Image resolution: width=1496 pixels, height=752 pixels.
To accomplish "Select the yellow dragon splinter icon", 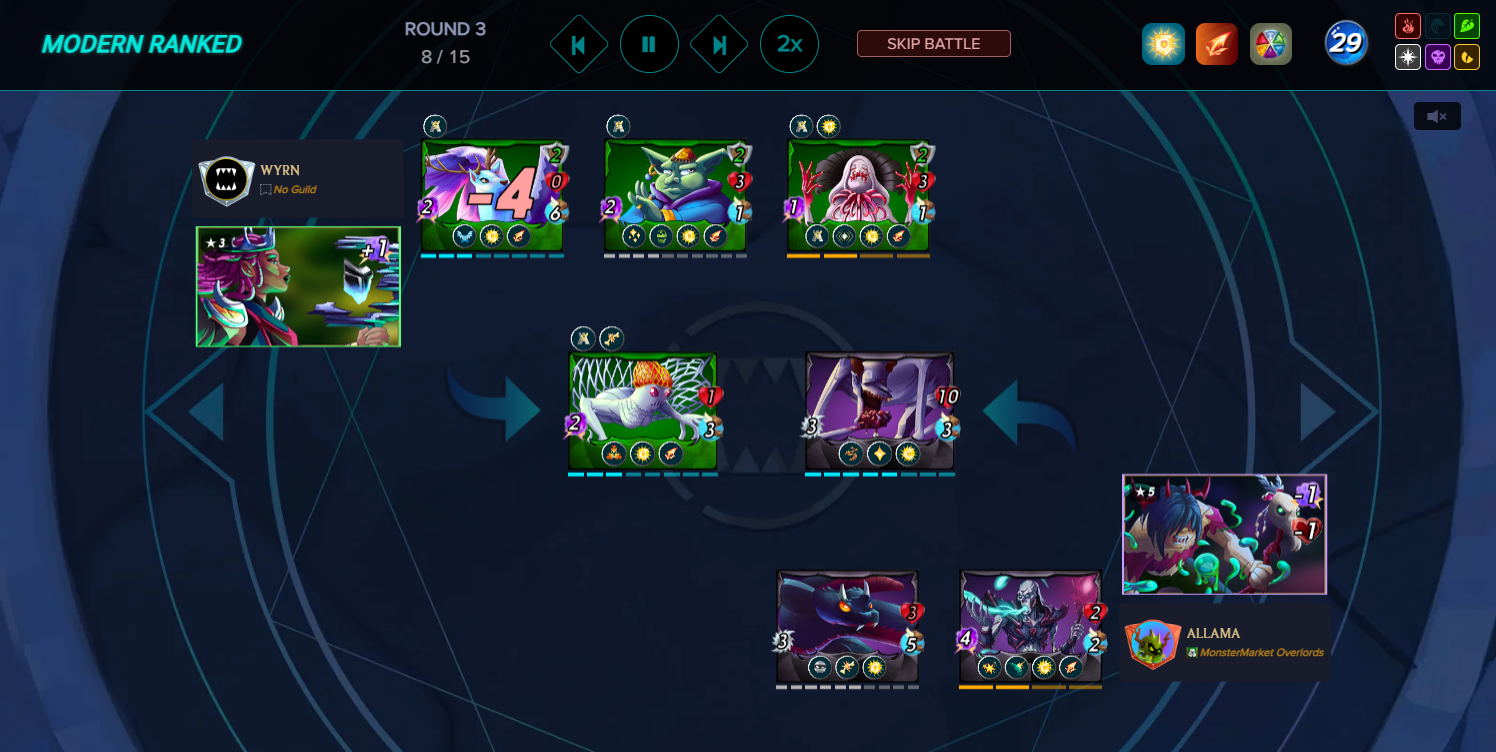I will click(1467, 57).
